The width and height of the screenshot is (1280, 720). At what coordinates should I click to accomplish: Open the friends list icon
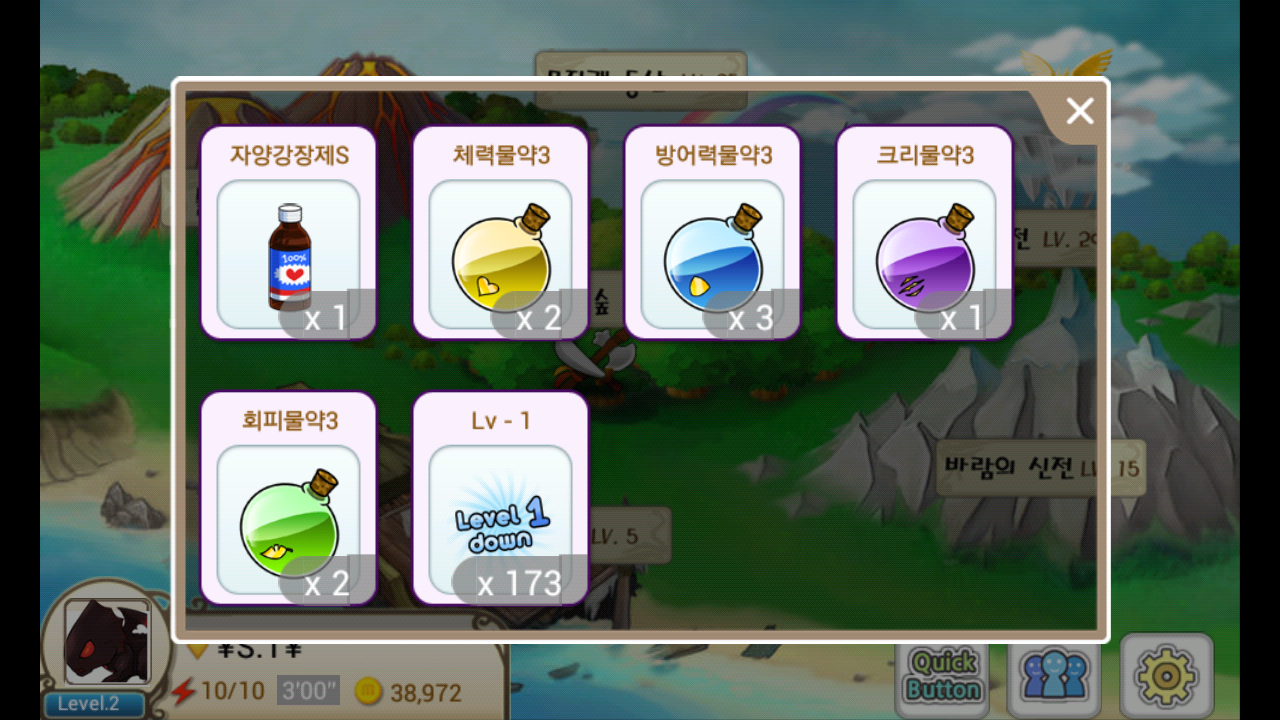[x=1054, y=676]
